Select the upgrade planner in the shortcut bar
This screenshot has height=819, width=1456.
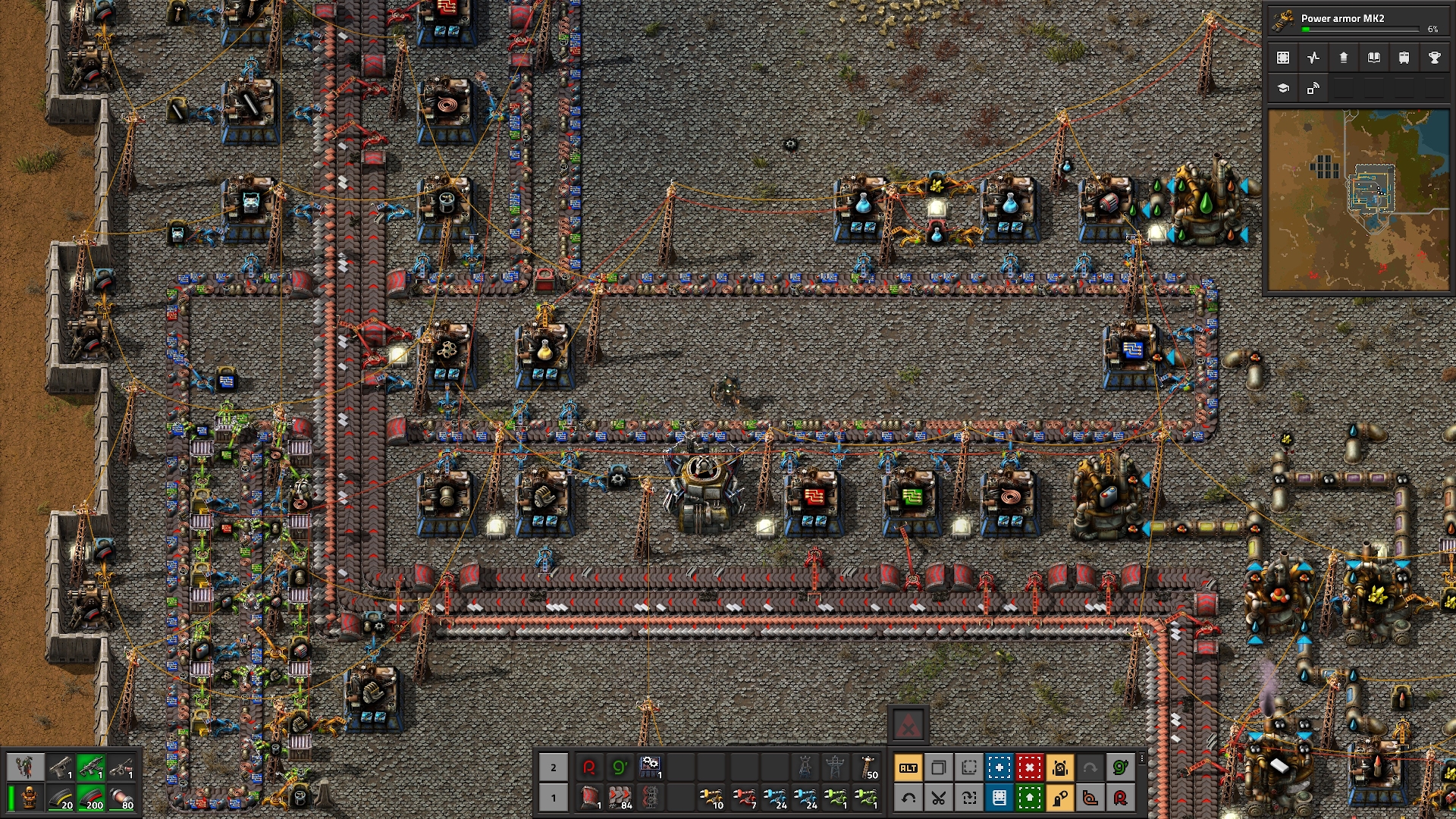(x=1030, y=799)
